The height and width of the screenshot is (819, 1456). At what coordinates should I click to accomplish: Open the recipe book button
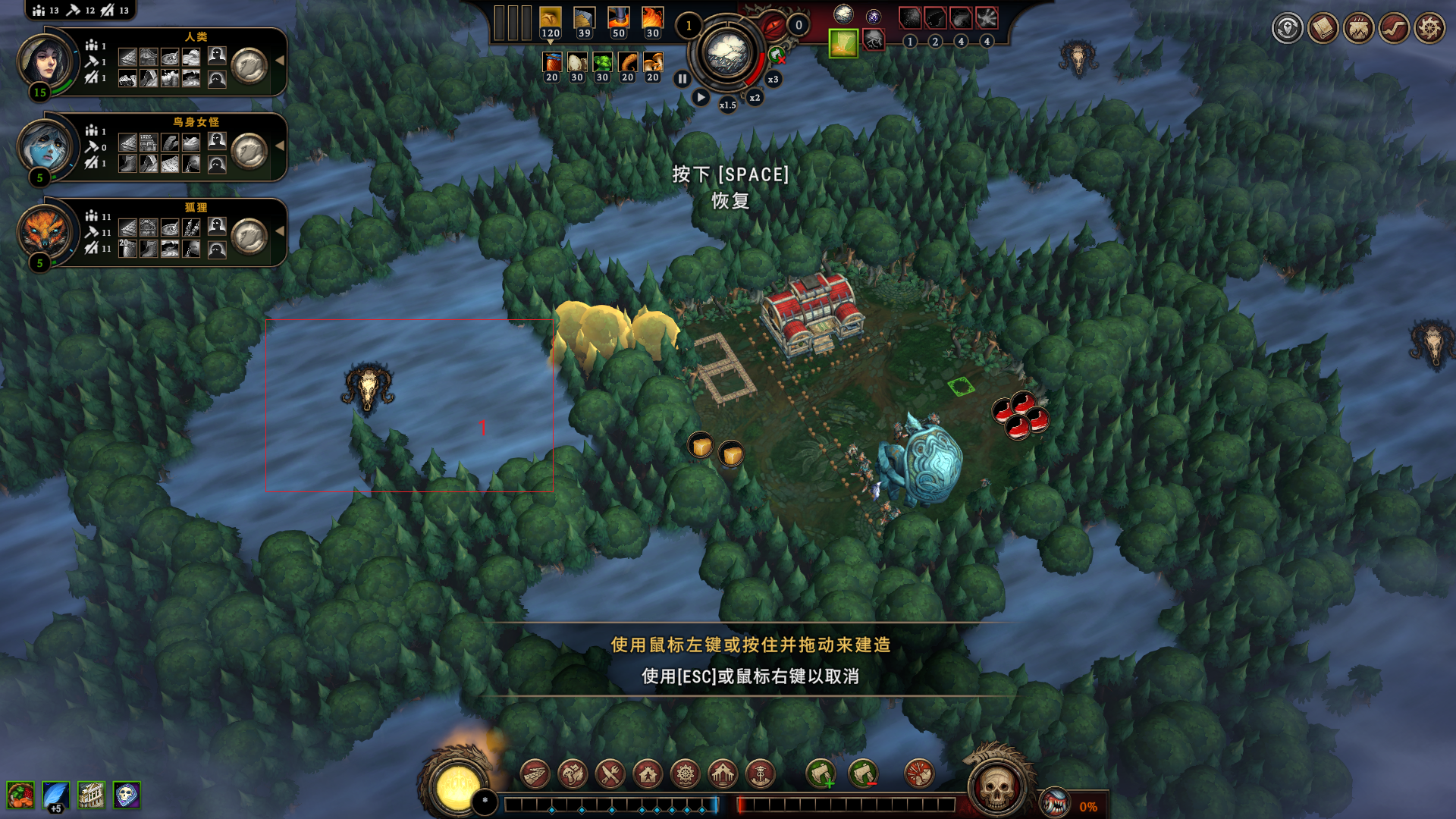[1323, 29]
